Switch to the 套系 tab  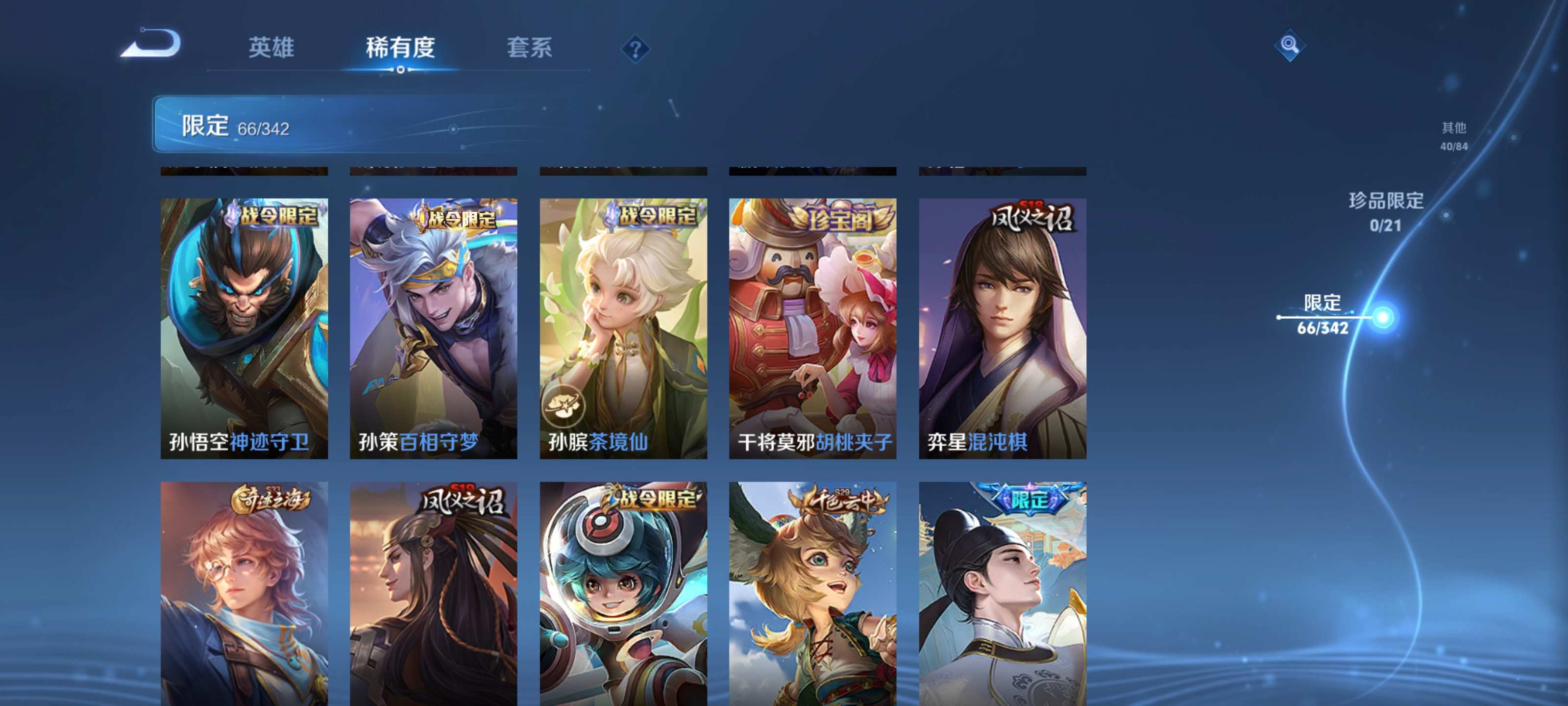(530, 48)
